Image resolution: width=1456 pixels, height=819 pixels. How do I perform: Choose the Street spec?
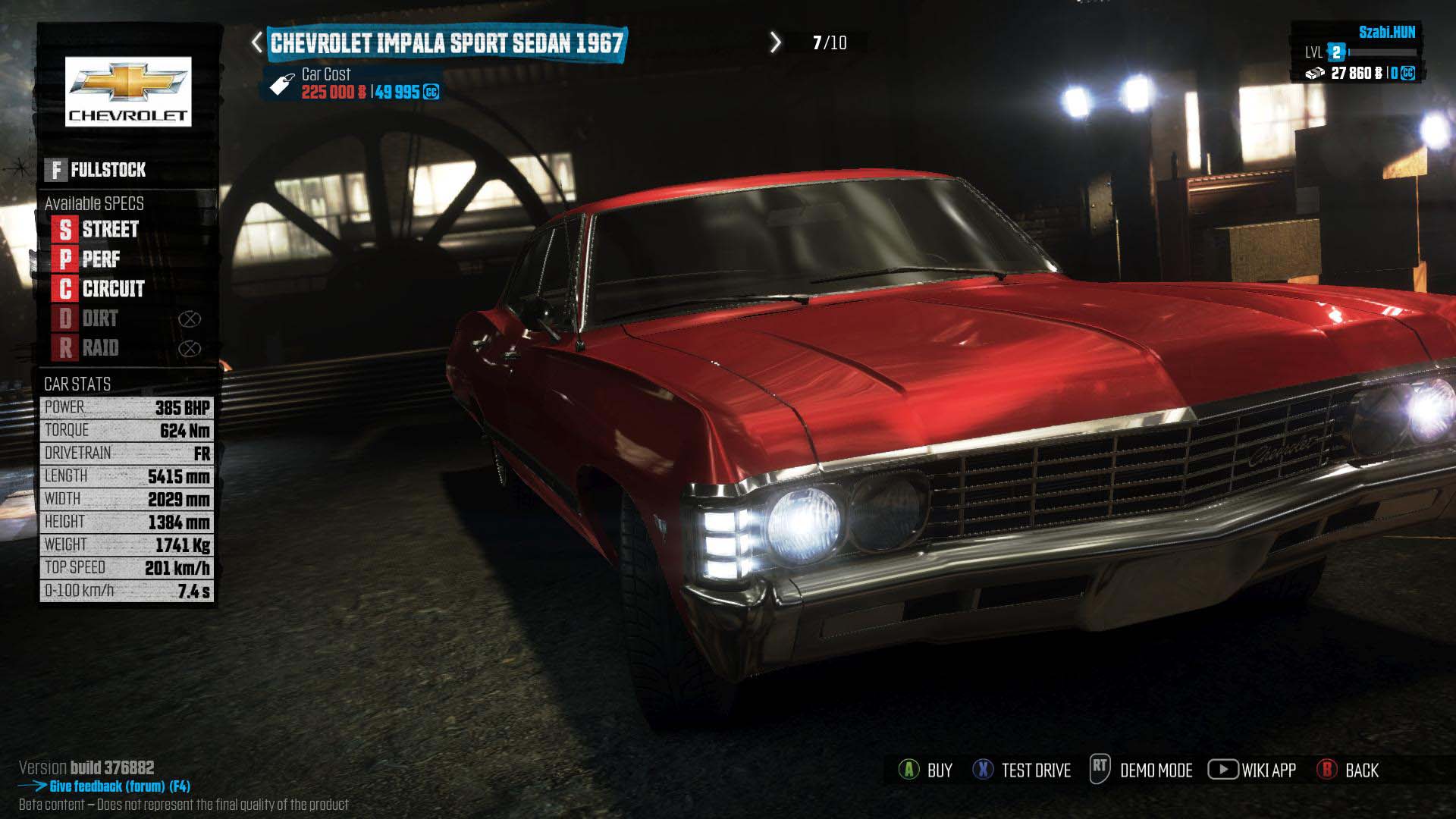pos(97,229)
